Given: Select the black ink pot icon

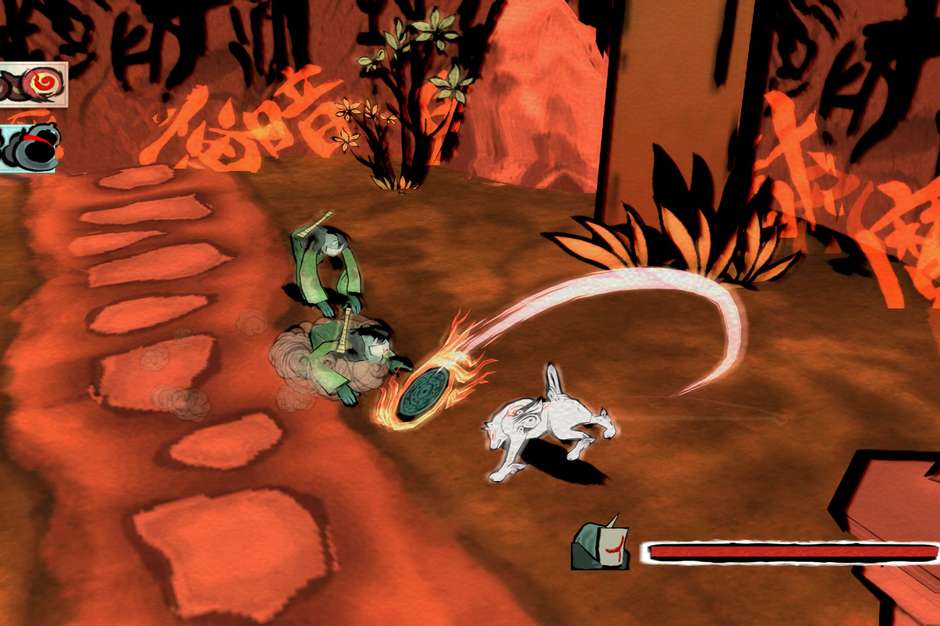Looking at the screenshot, I should (30, 147).
